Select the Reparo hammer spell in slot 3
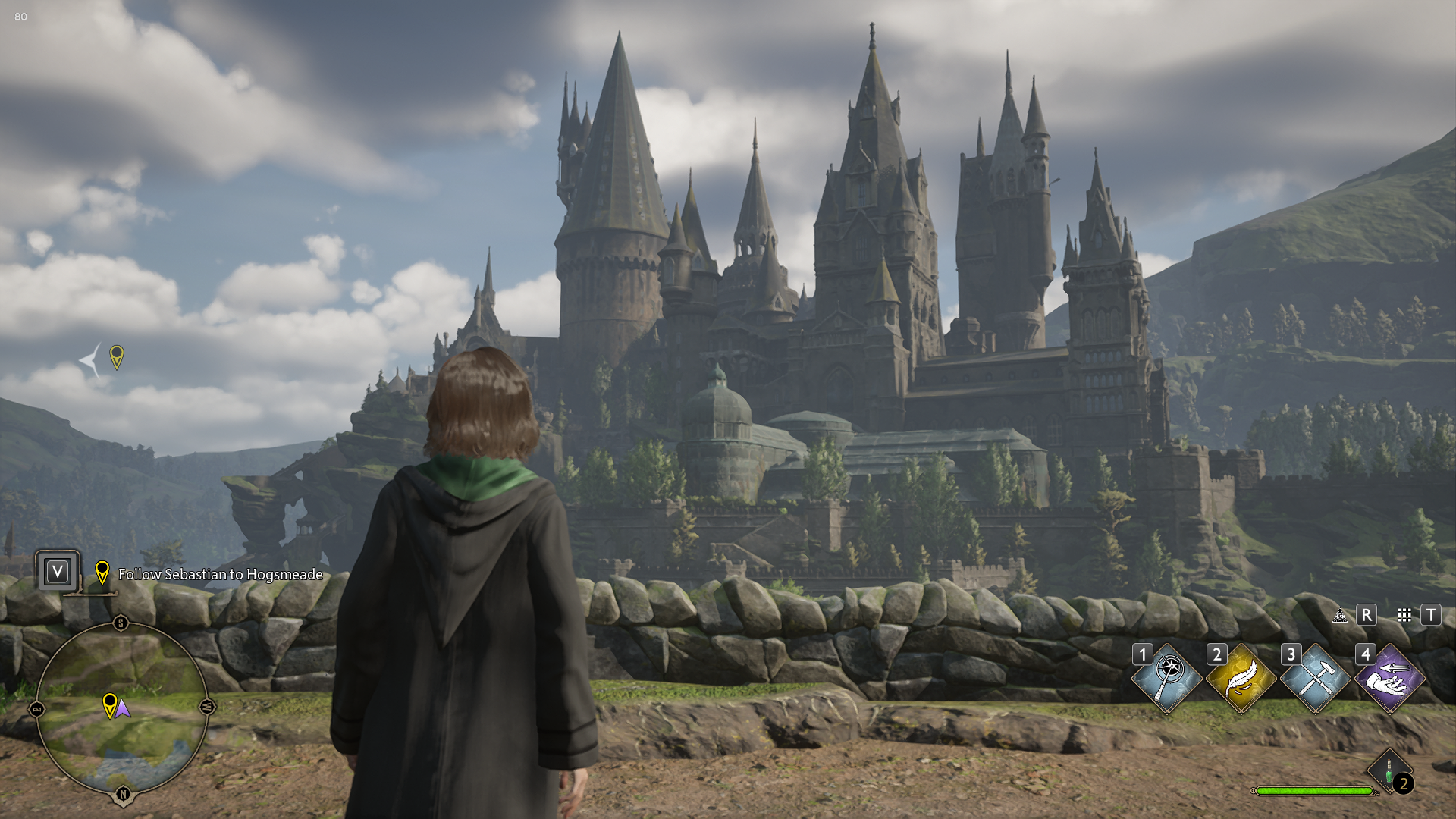The image size is (1456, 819). [x=1316, y=679]
